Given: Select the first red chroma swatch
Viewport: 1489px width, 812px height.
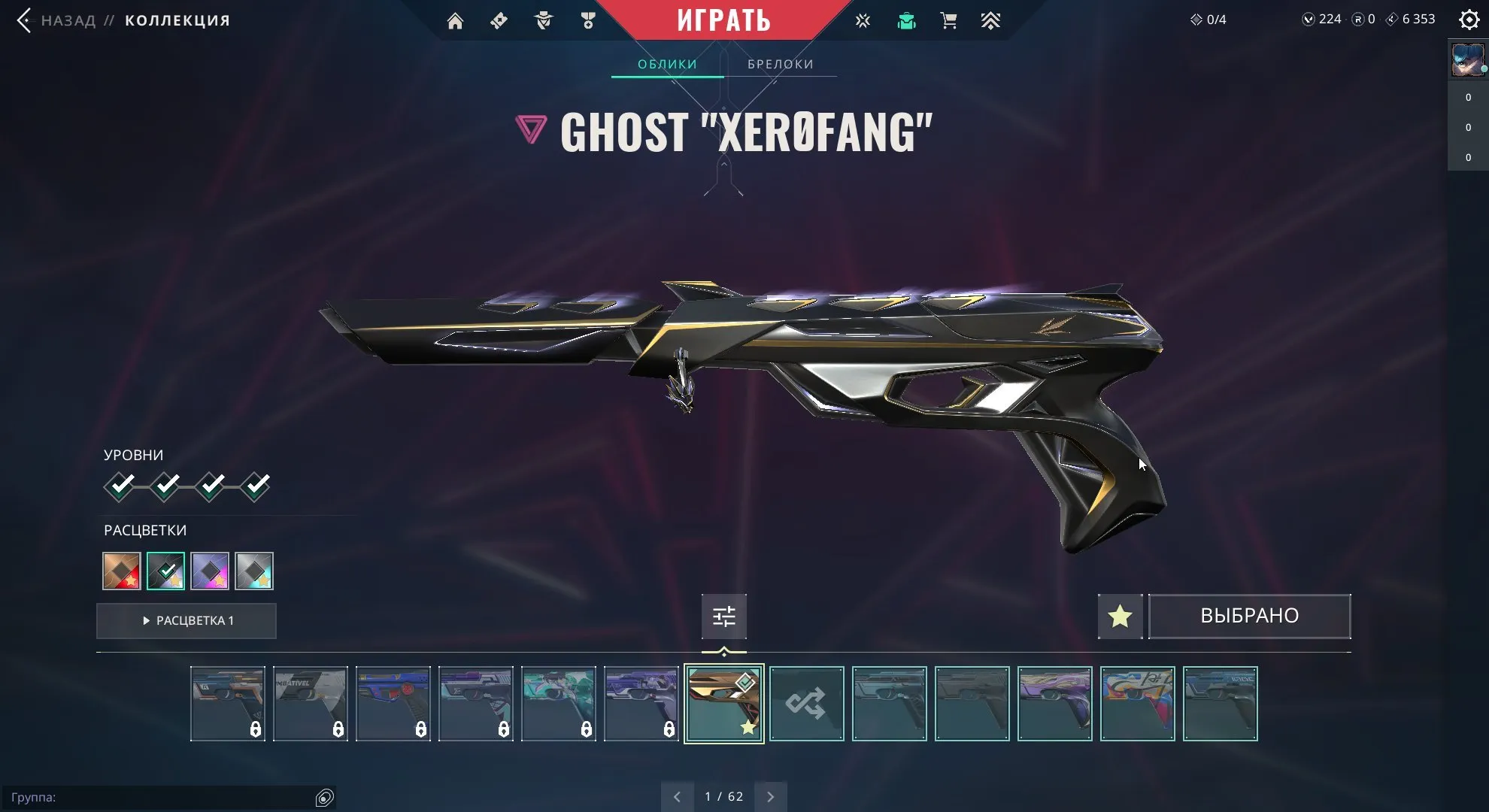Looking at the screenshot, I should pos(121,571).
